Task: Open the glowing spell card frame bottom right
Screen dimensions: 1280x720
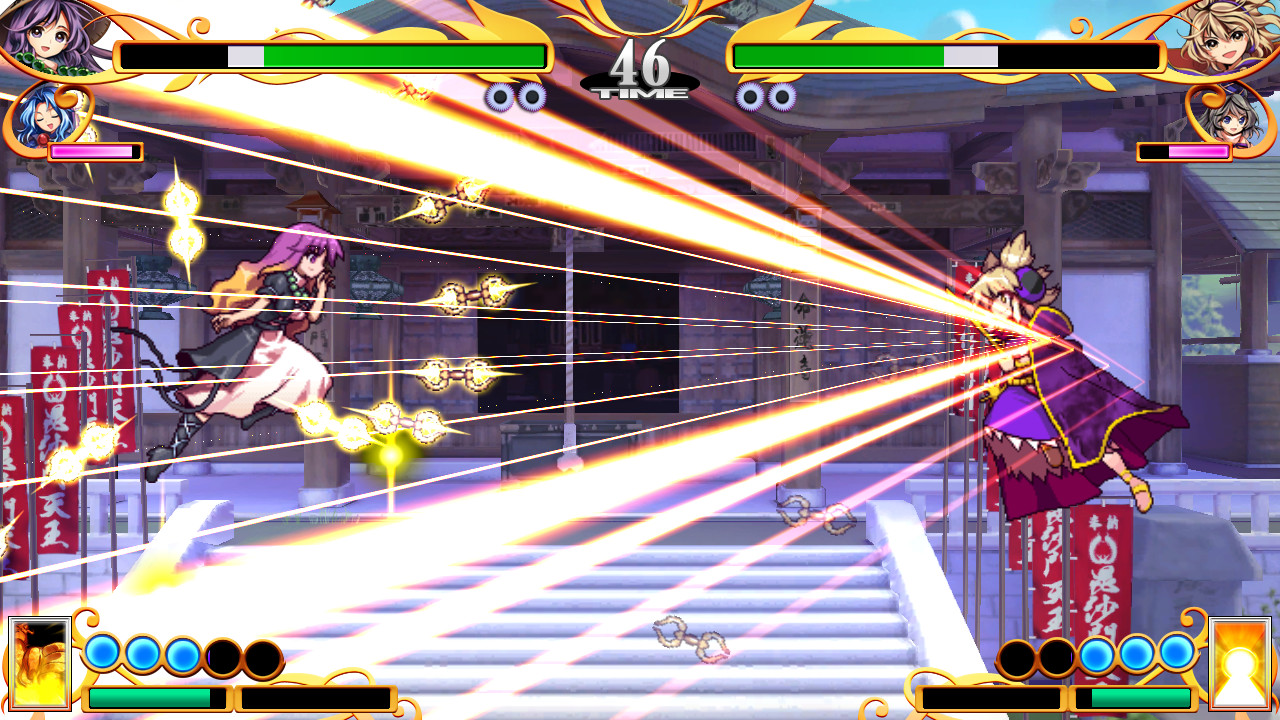Action: (1240, 662)
